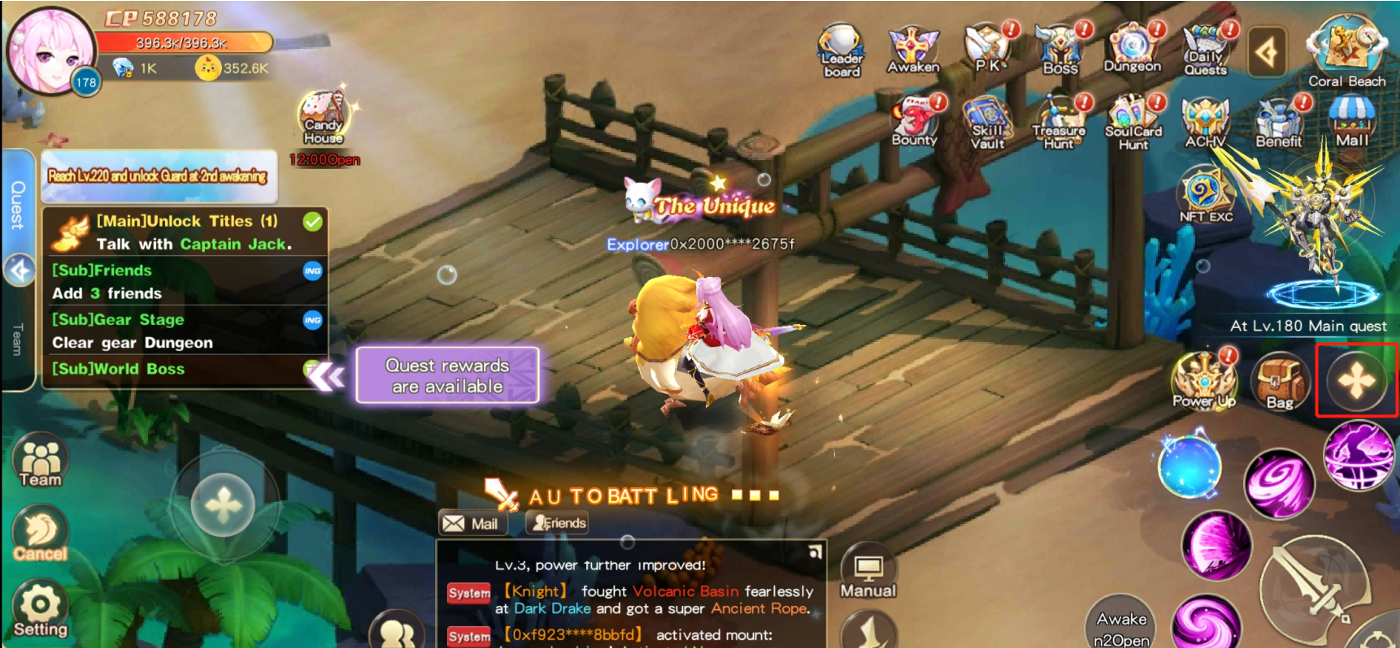Image resolution: width=1400 pixels, height=648 pixels.
Task: Open the Awaken menu
Action: pyautogui.click(x=913, y=48)
